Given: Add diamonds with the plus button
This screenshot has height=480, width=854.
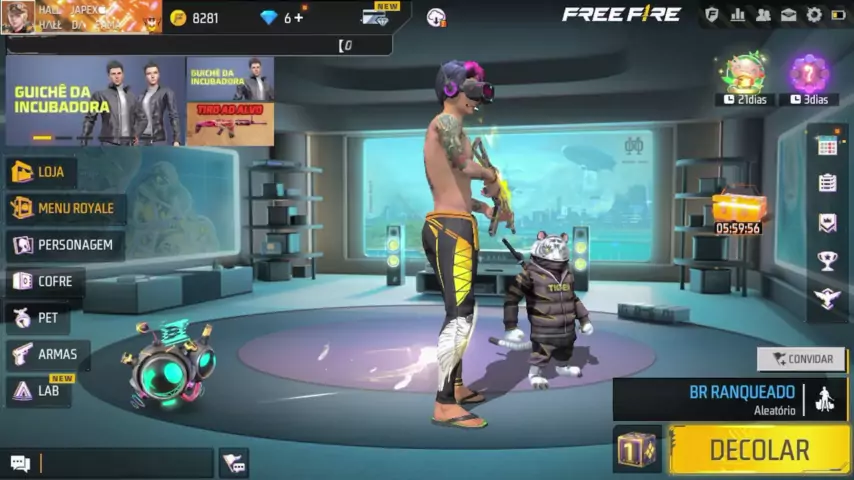Looking at the screenshot, I should tap(298, 18).
